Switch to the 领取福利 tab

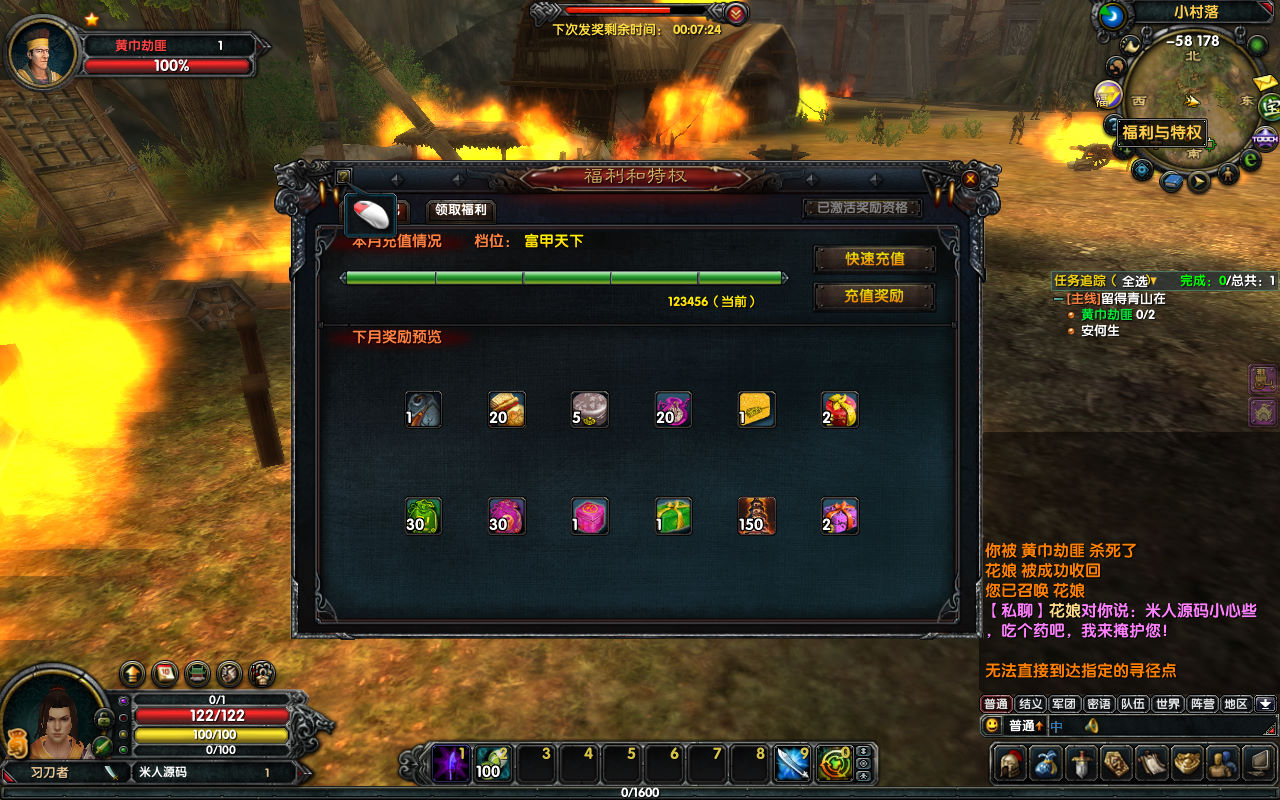pyautogui.click(x=461, y=210)
